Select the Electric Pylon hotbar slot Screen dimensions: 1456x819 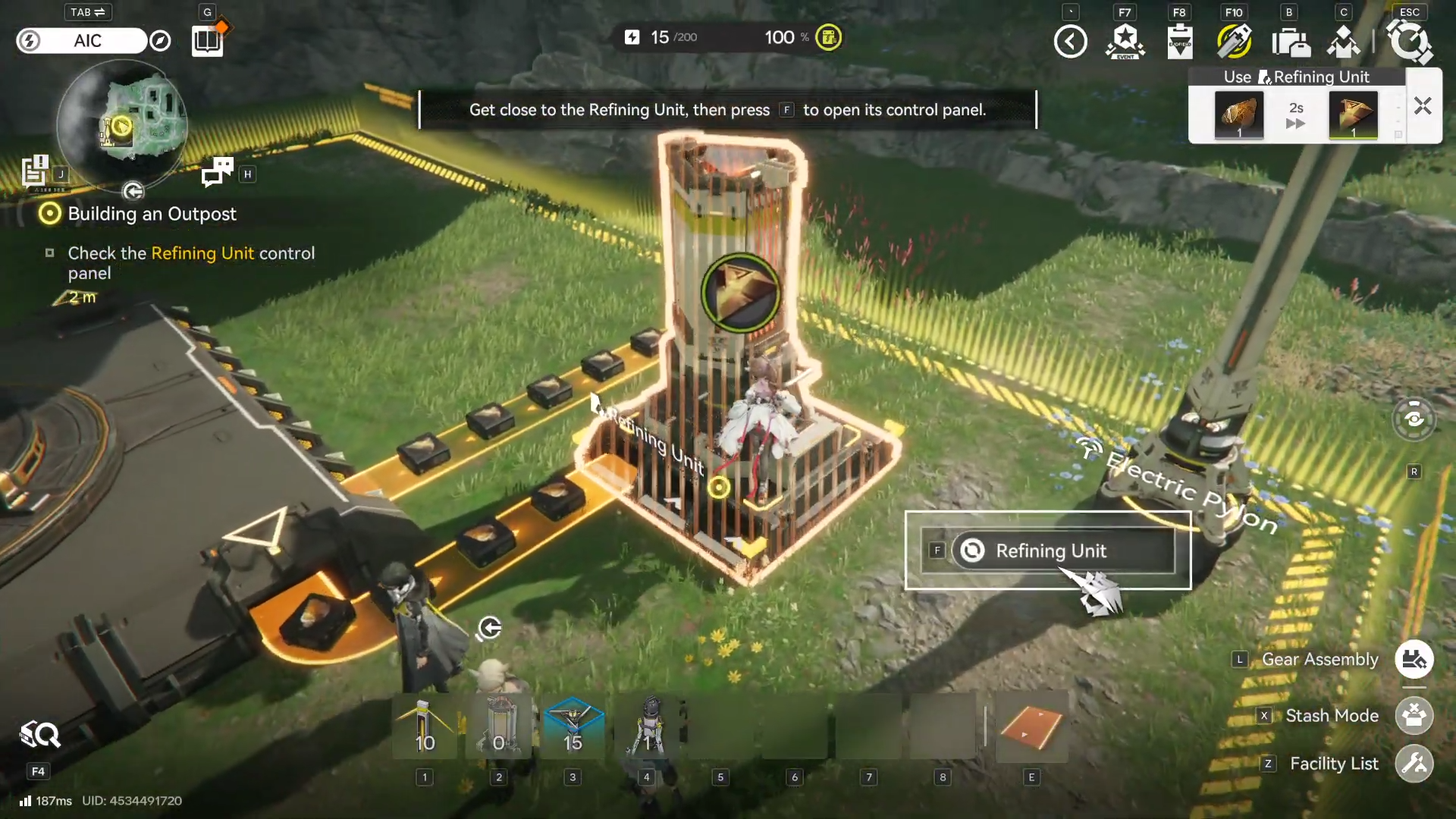pos(425,726)
